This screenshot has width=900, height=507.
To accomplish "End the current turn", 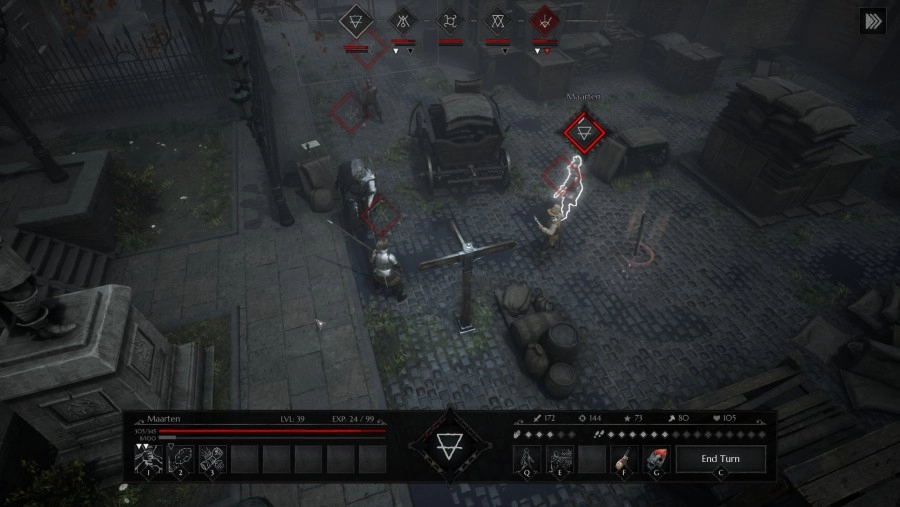I will pyautogui.click(x=720, y=459).
